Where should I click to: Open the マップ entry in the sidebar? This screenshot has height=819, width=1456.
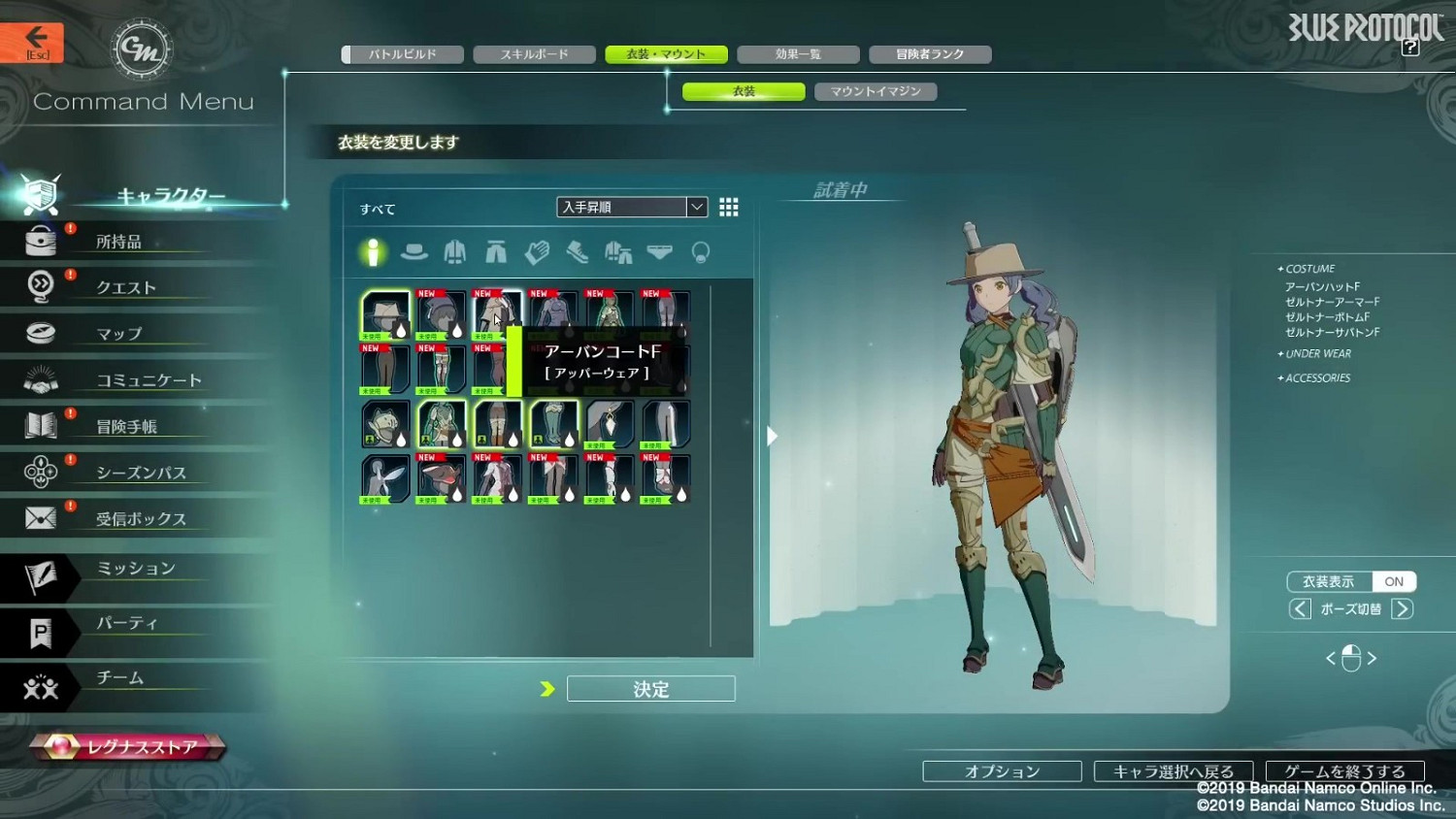(116, 333)
